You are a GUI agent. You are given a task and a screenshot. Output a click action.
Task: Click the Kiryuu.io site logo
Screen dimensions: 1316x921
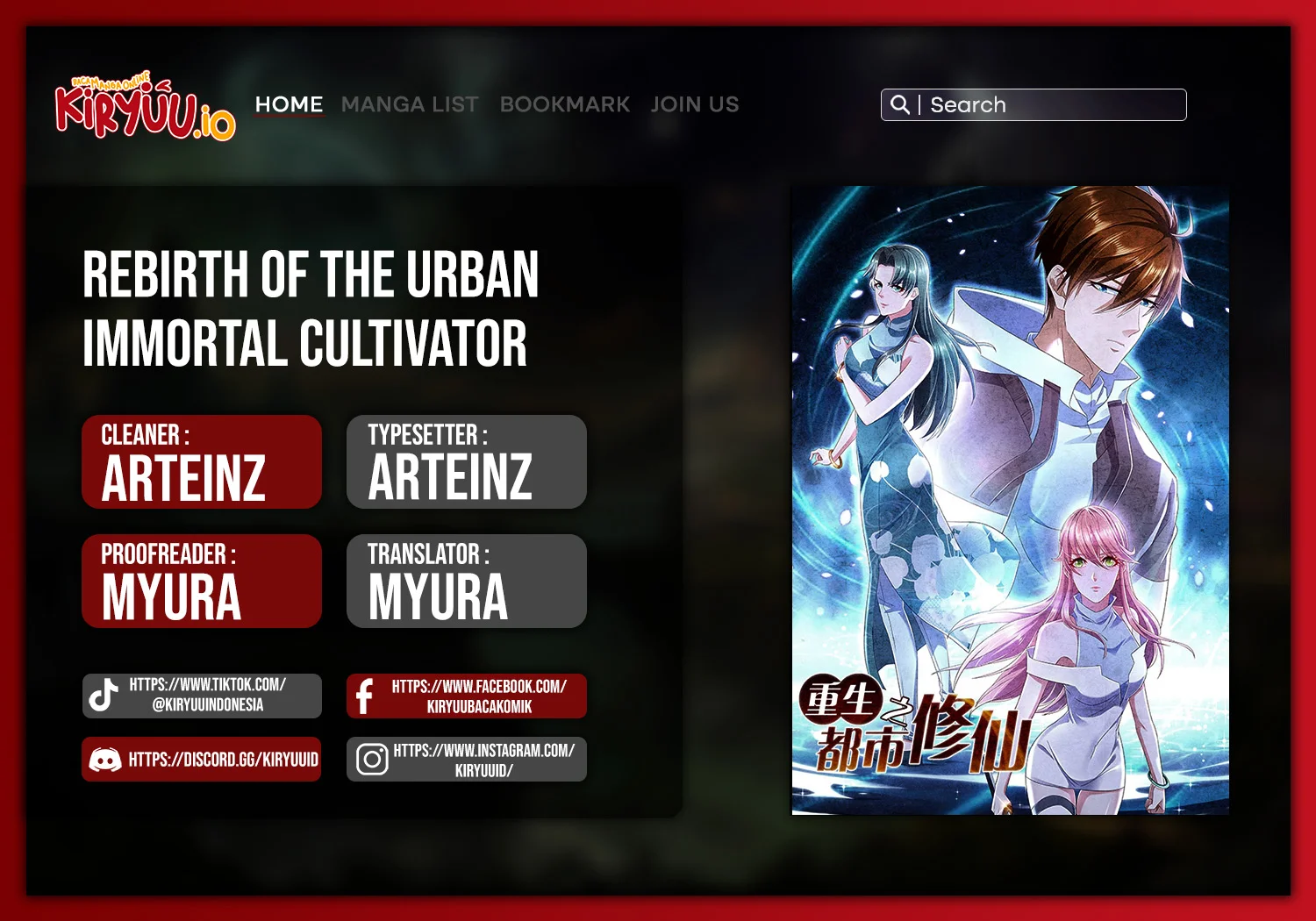(145, 109)
